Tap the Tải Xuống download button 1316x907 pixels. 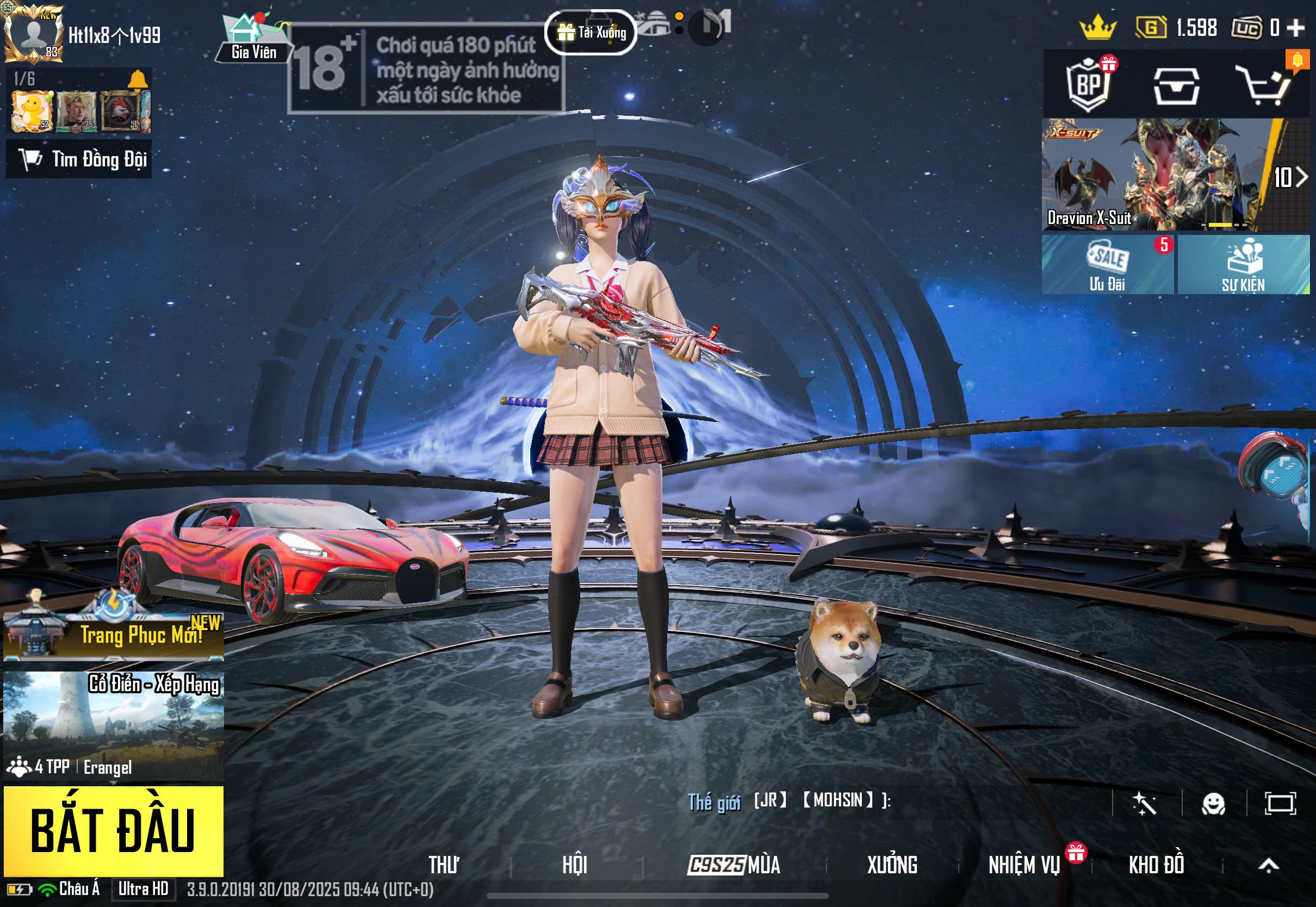coord(591,33)
